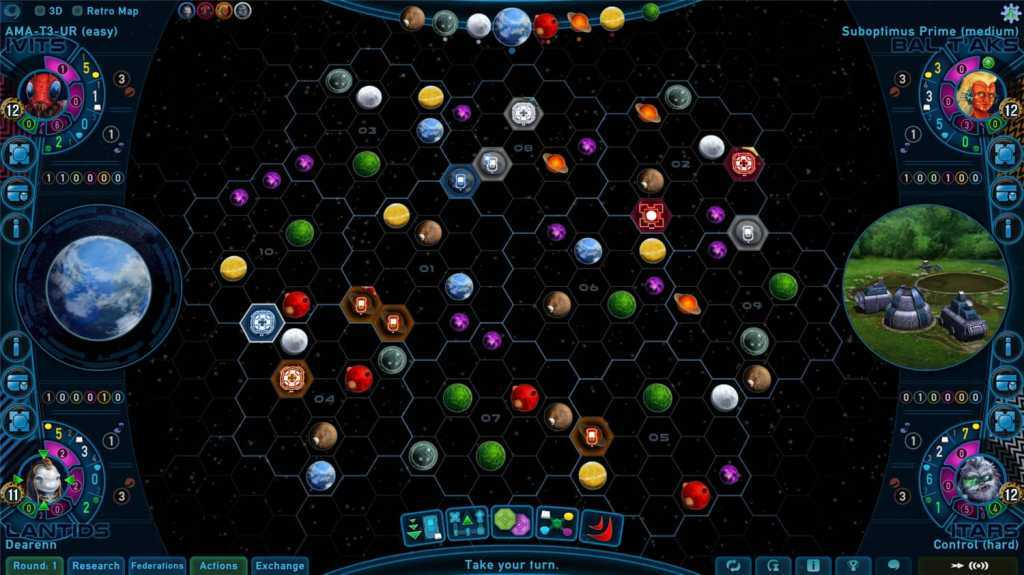Open the Actions panel

[x=218, y=566]
